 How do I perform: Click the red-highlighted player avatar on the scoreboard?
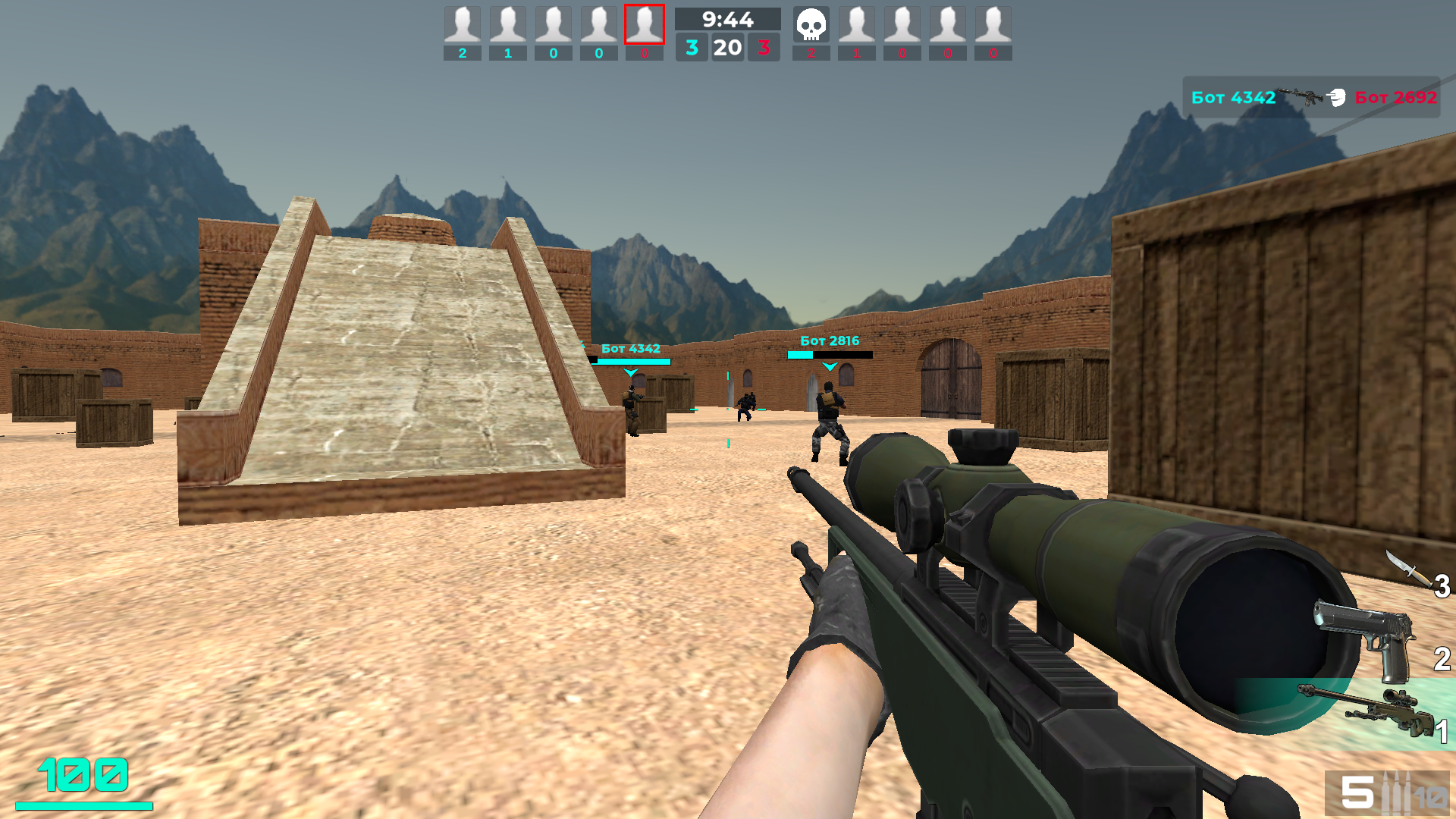pyautogui.click(x=645, y=23)
